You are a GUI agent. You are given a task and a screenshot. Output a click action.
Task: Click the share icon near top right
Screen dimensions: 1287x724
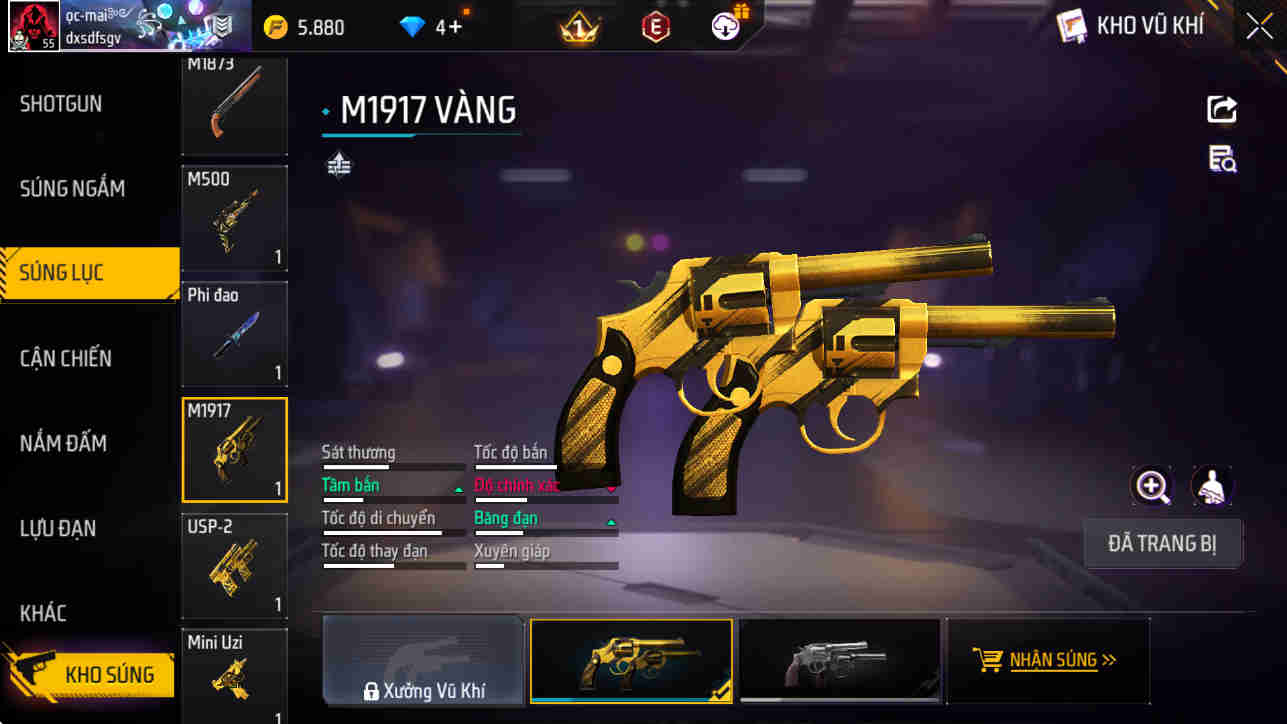coord(1221,110)
